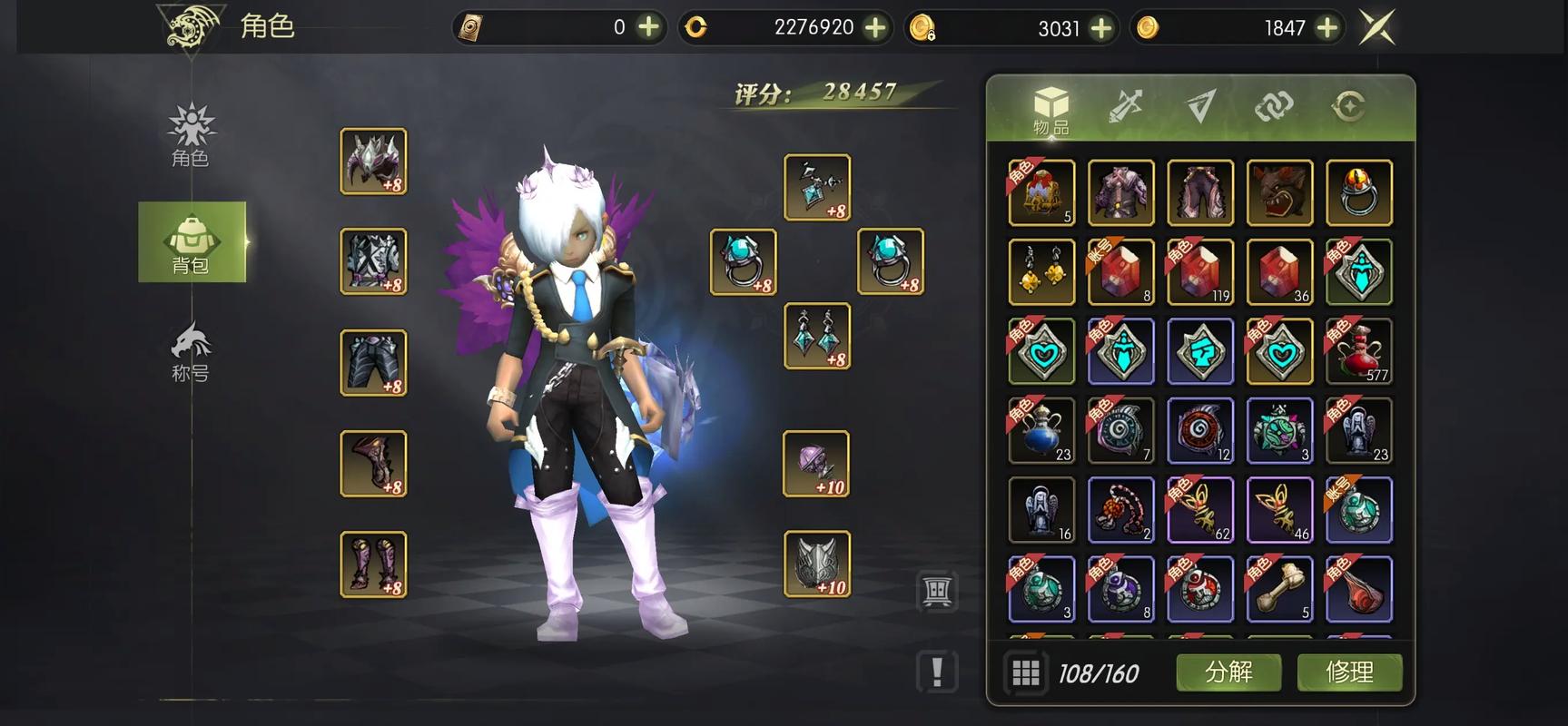Select the equipped boots slot

coord(373,564)
